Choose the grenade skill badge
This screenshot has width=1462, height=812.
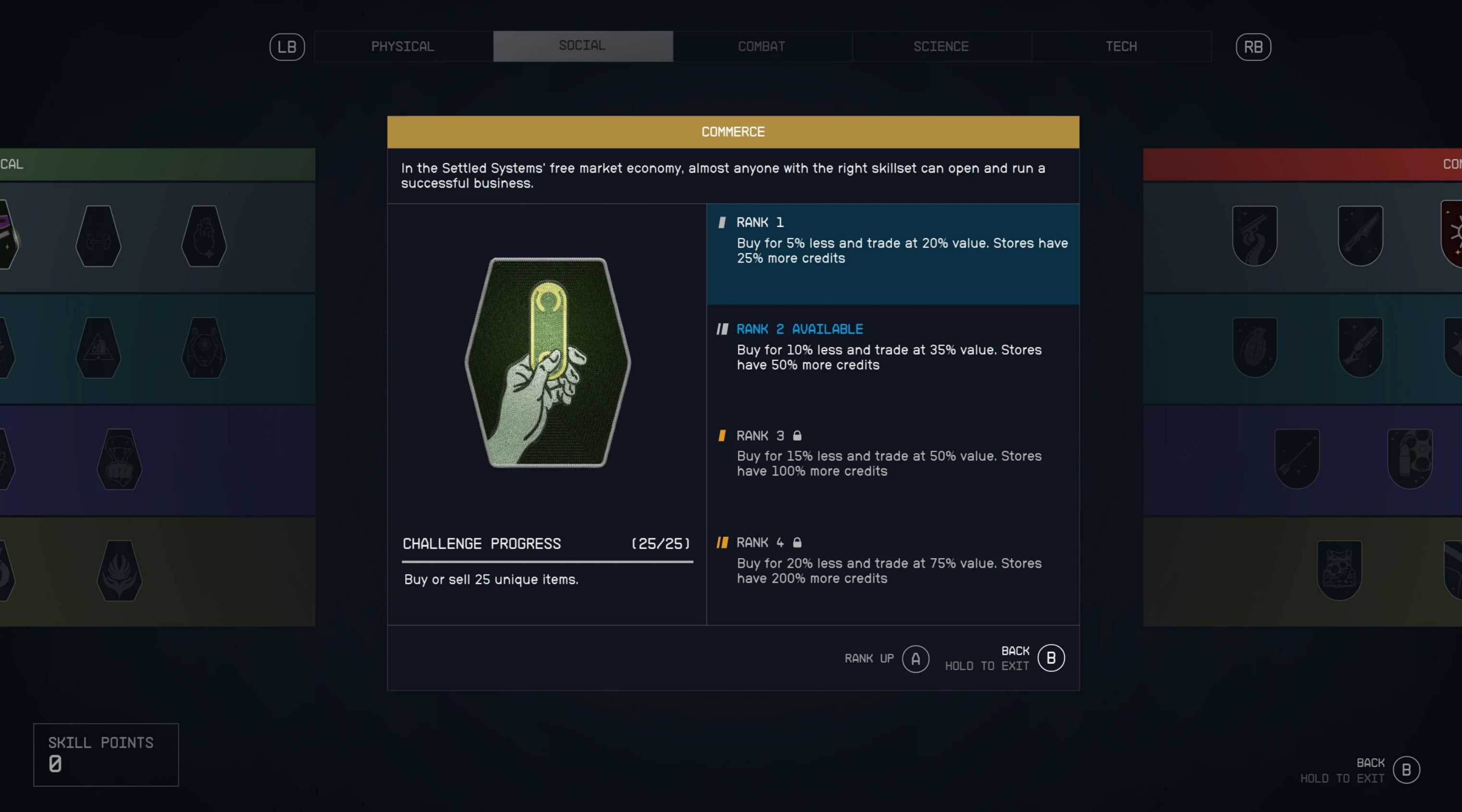click(x=1254, y=347)
